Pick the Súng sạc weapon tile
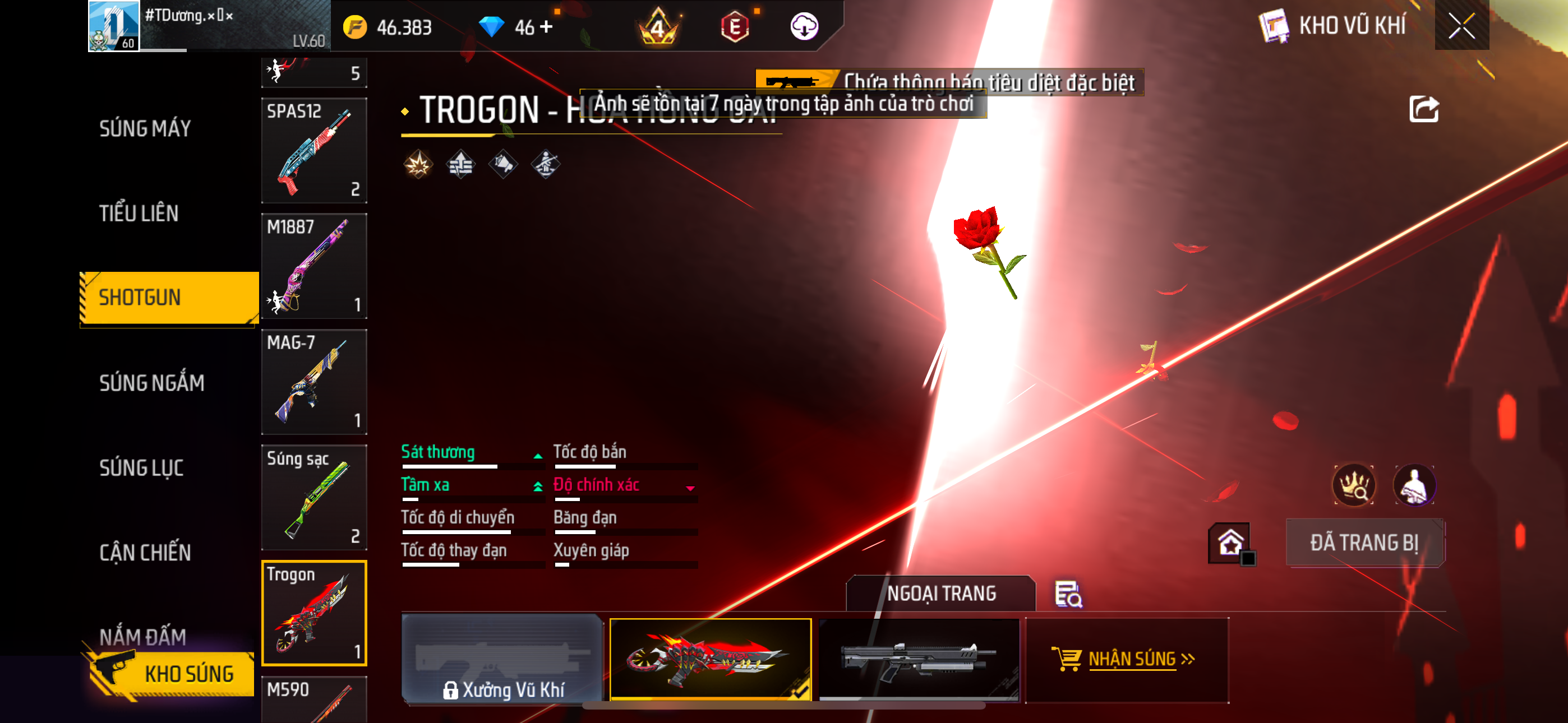This screenshot has height=723, width=1568. pyautogui.click(x=313, y=497)
